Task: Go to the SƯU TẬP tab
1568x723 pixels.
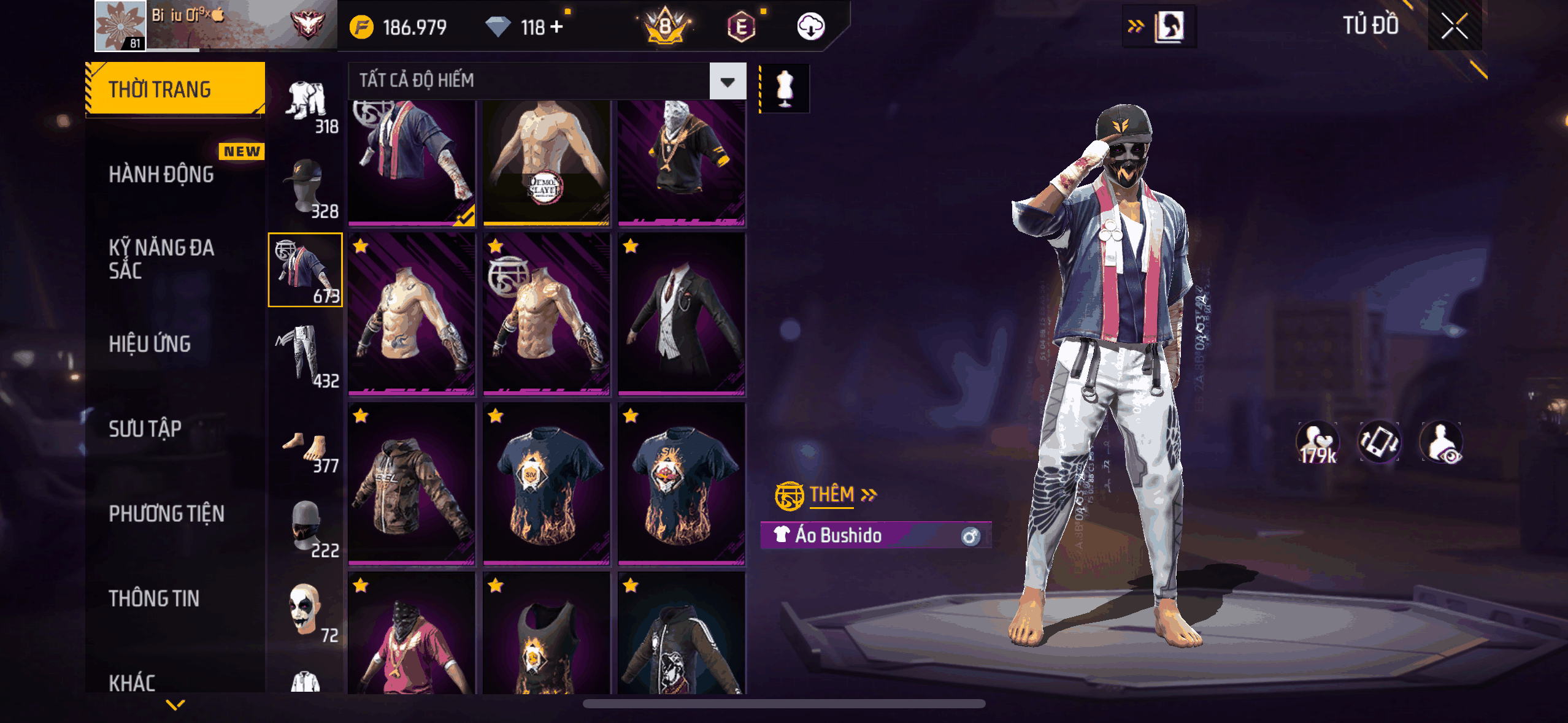Action: [x=145, y=429]
